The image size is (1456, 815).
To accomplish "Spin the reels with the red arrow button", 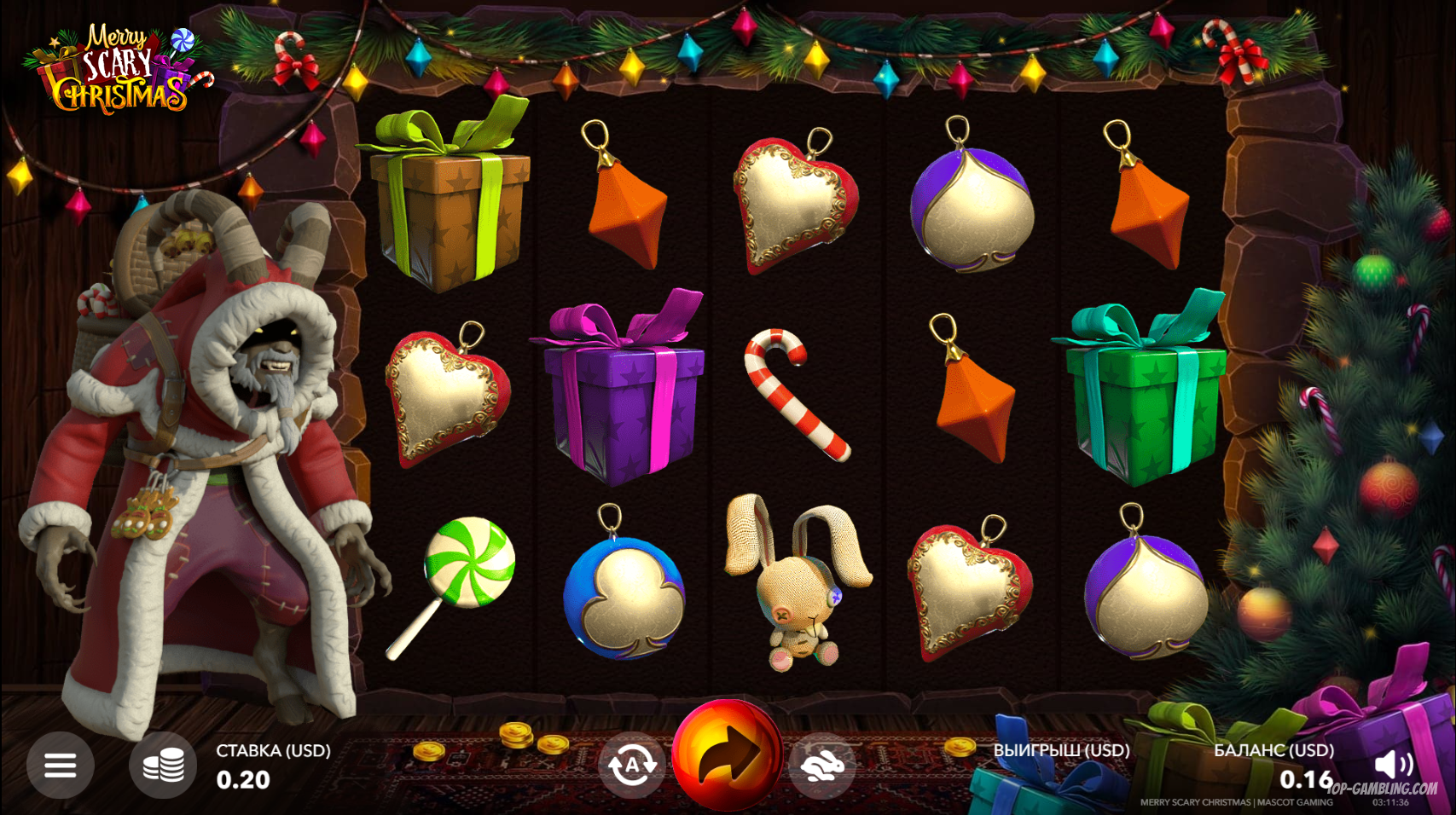I will pos(727,754).
